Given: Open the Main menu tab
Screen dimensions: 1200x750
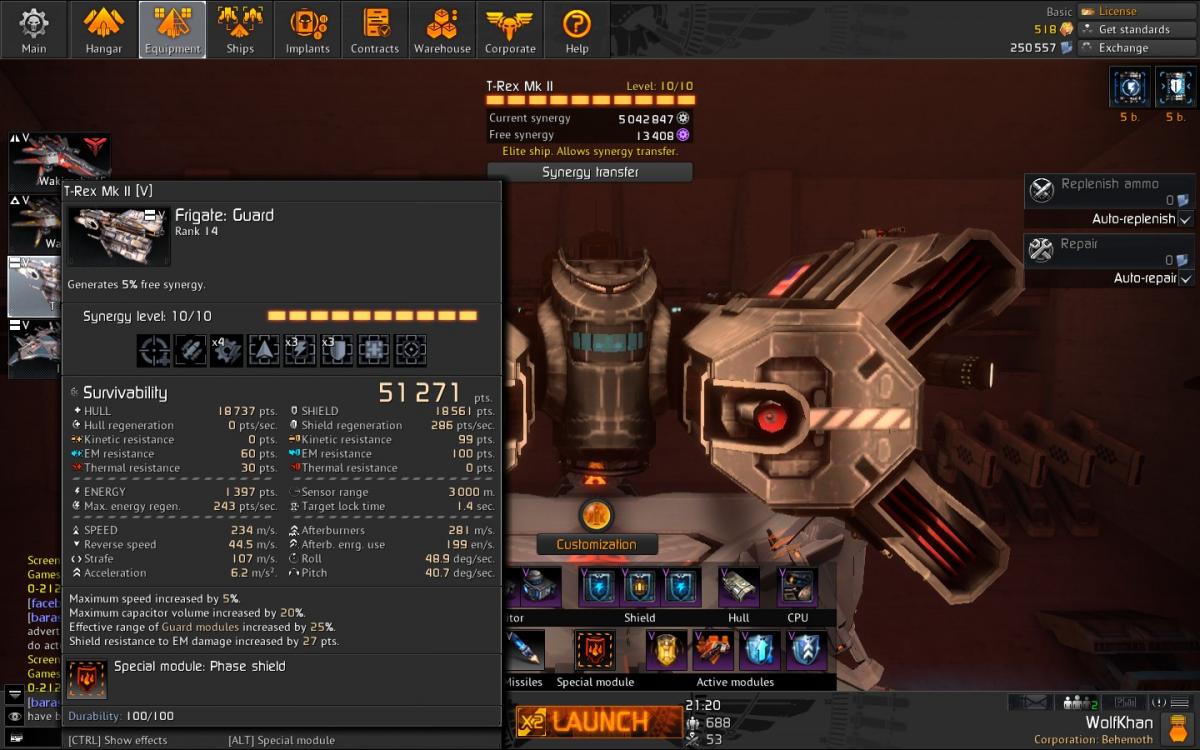Looking at the screenshot, I should click(x=34, y=29).
